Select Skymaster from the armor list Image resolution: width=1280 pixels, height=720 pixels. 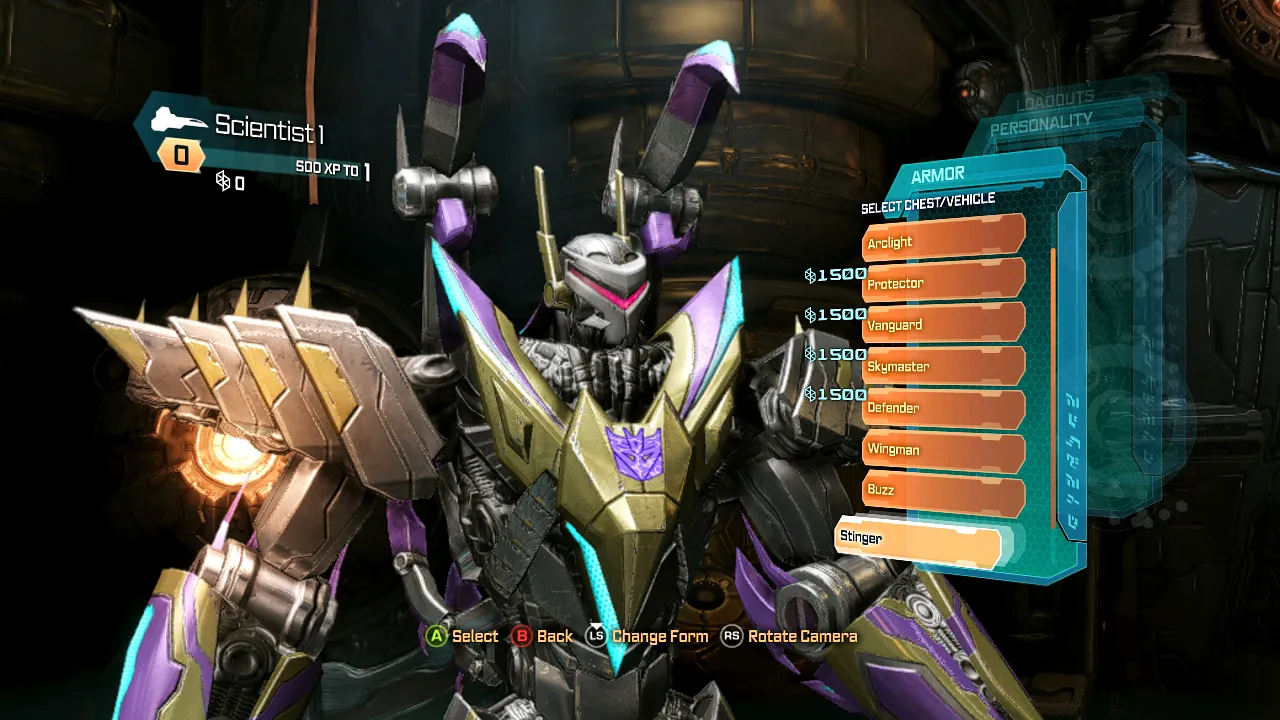(x=943, y=366)
